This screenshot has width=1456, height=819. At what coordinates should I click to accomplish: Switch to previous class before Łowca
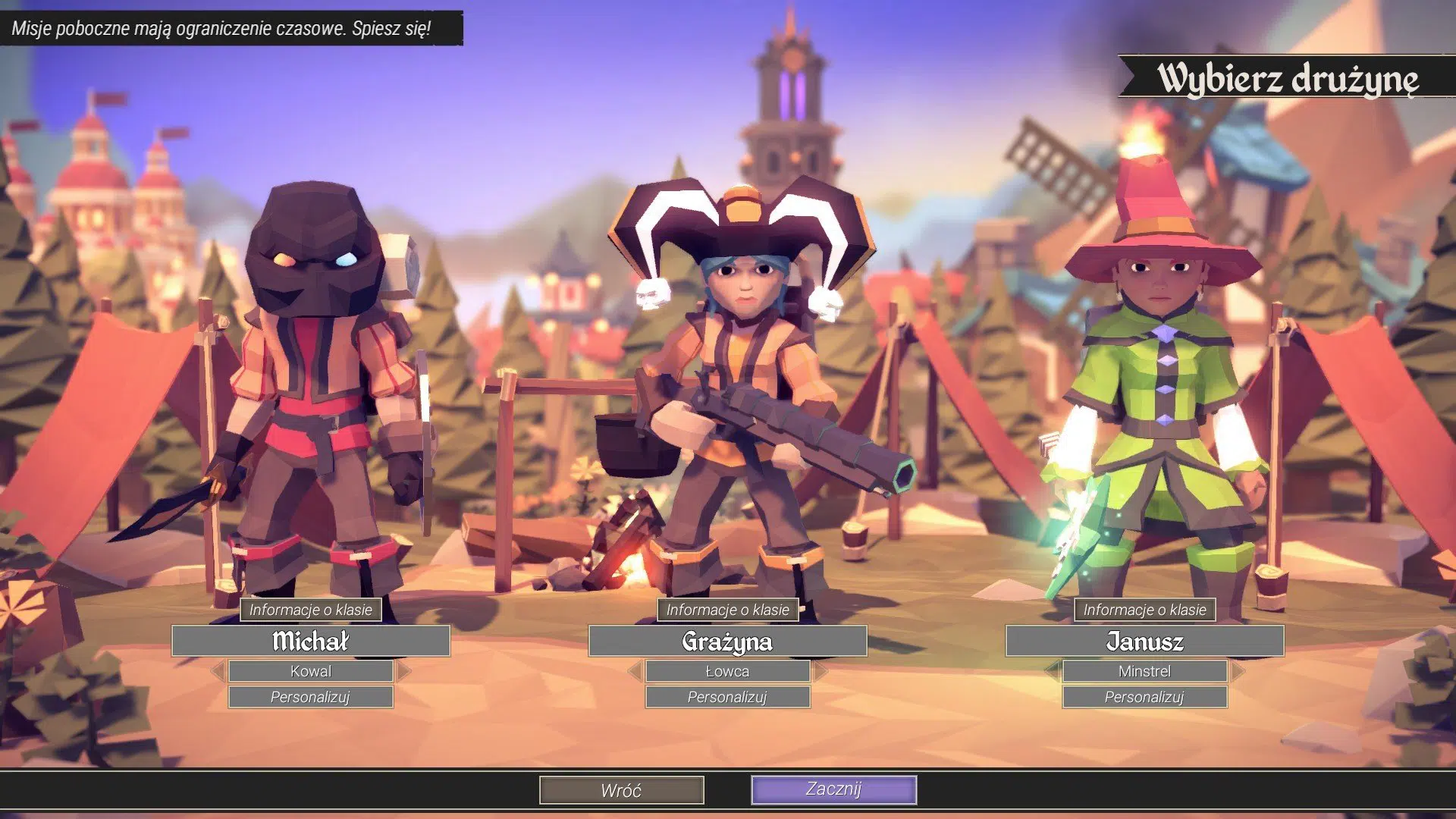click(635, 671)
